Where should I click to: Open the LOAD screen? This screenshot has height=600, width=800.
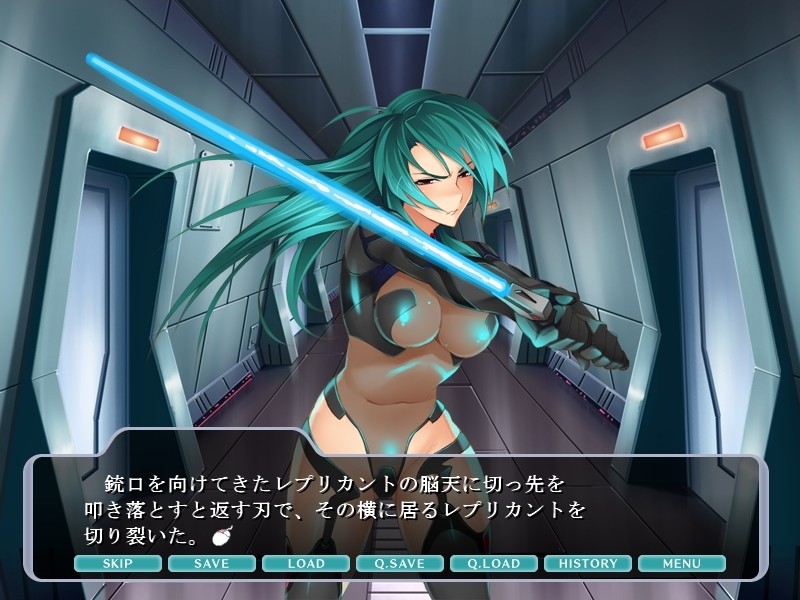click(x=306, y=563)
